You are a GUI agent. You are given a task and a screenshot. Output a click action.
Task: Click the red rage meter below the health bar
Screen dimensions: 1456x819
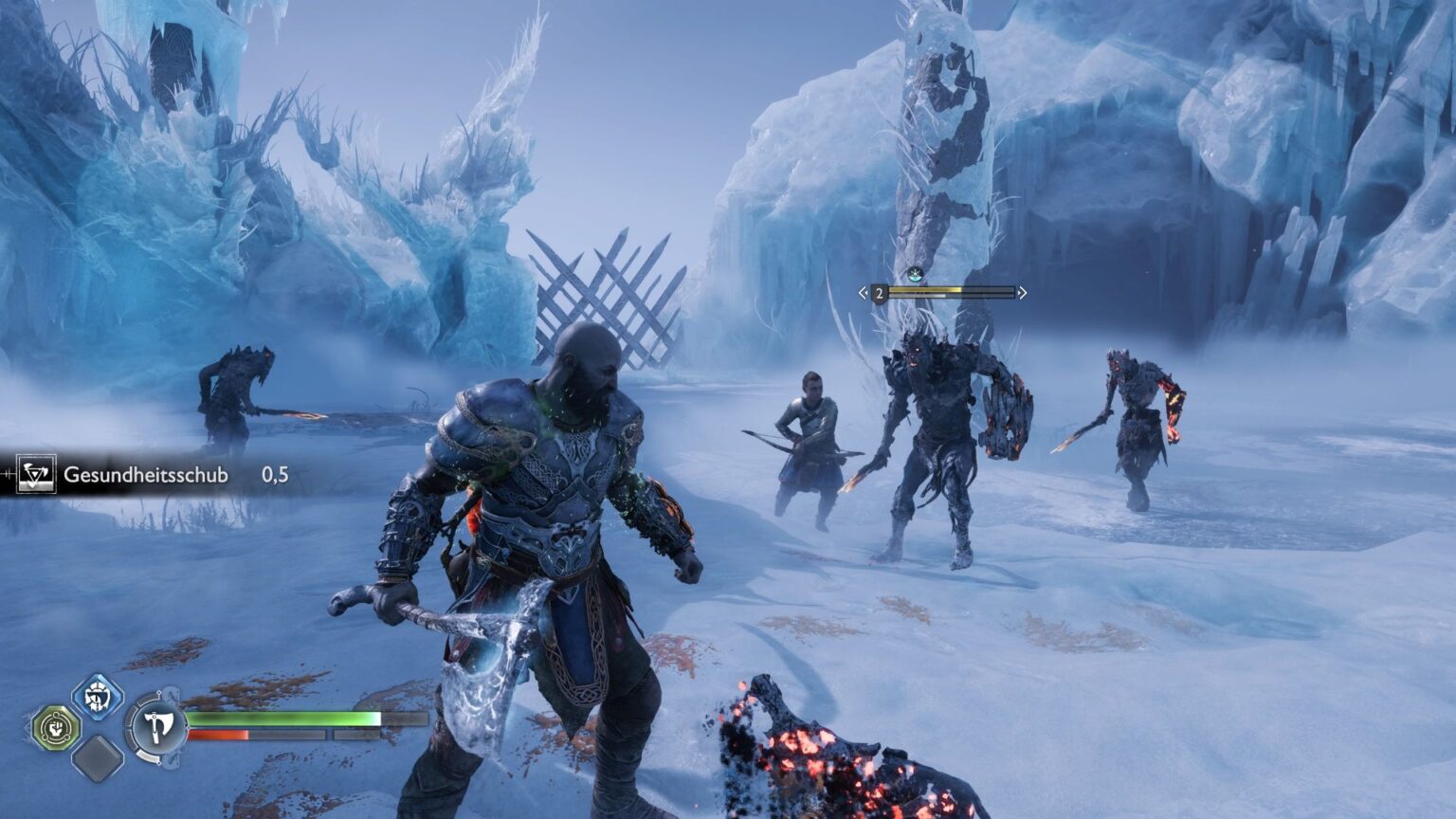click(237, 735)
